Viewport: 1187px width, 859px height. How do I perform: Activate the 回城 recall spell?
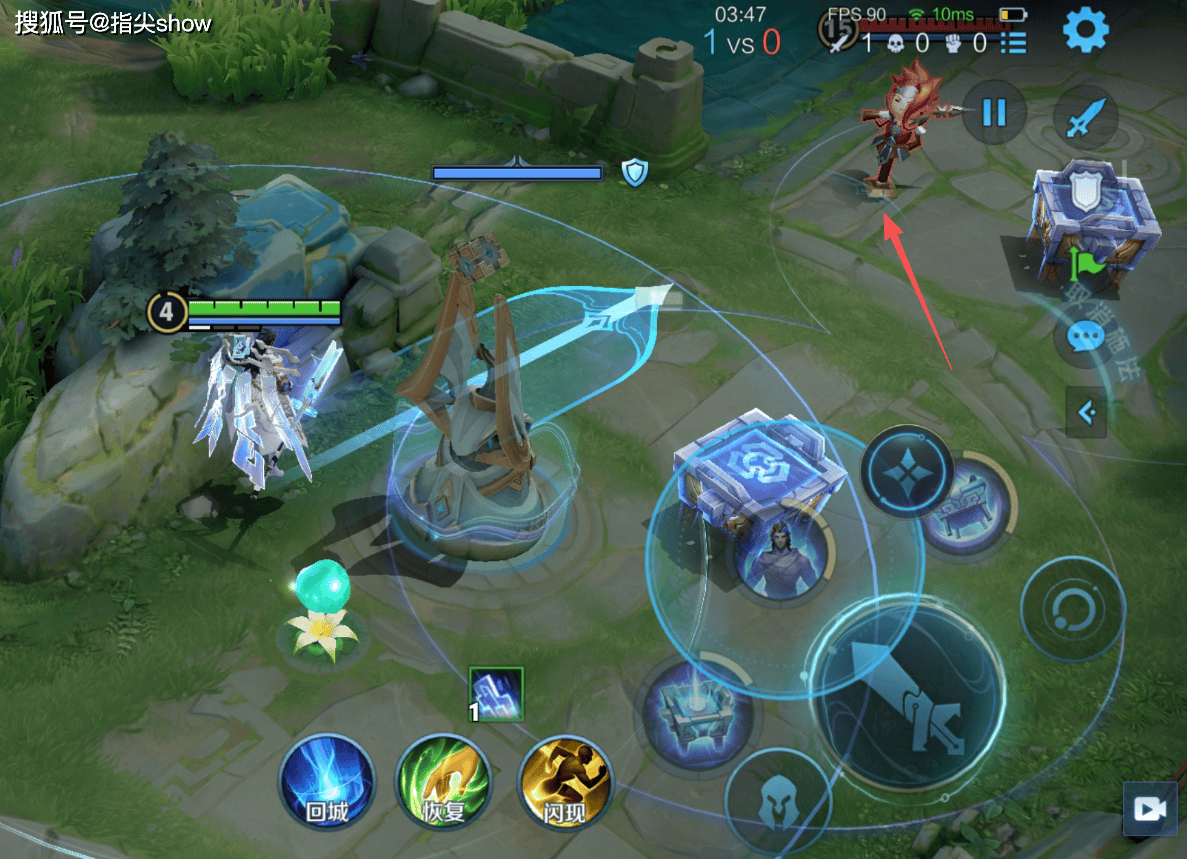pos(326,782)
